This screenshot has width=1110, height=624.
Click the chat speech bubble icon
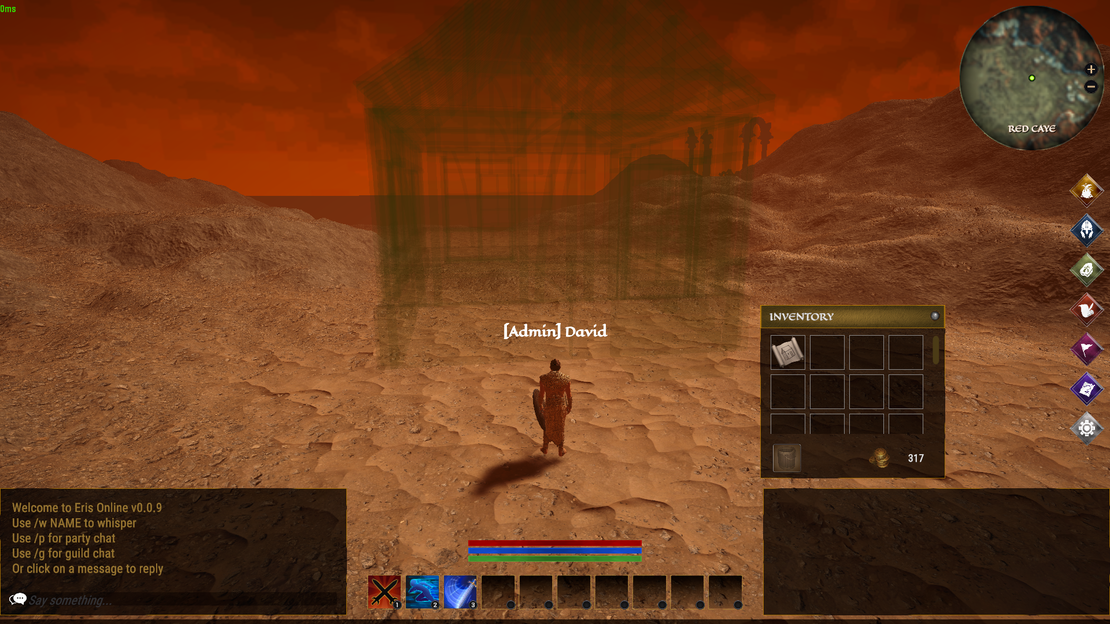(18, 600)
